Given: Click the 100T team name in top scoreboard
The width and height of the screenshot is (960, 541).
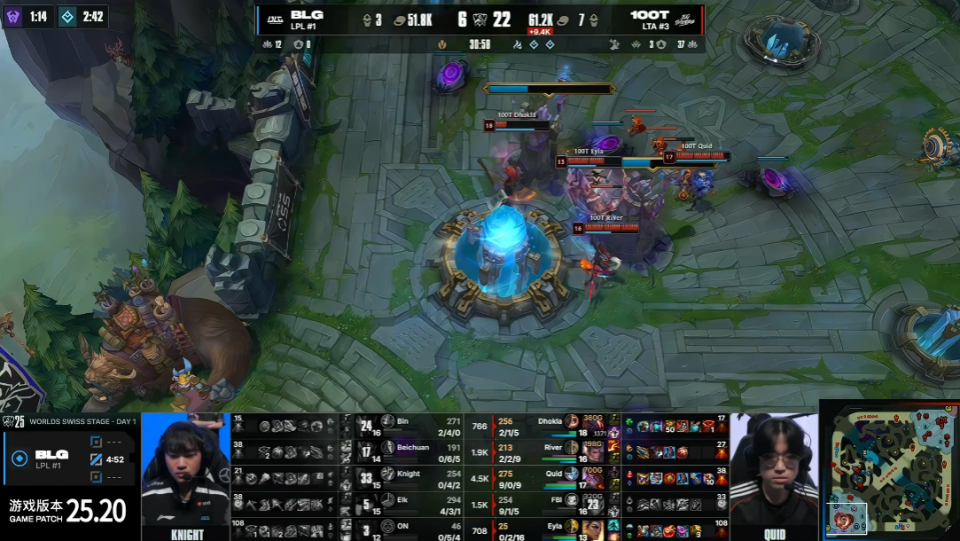Looking at the screenshot, I should (650, 15).
